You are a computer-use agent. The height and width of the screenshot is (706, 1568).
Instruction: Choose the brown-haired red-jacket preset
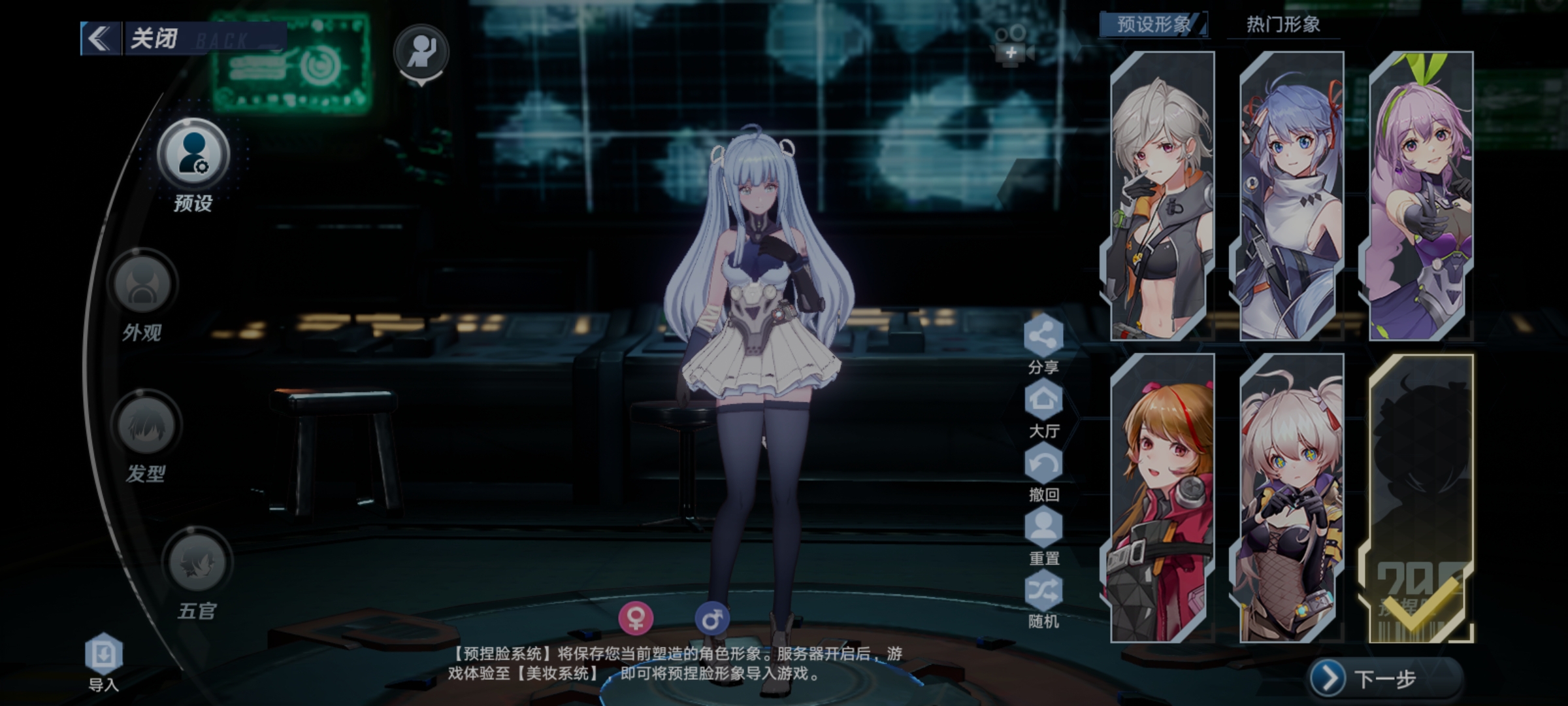(1162, 498)
